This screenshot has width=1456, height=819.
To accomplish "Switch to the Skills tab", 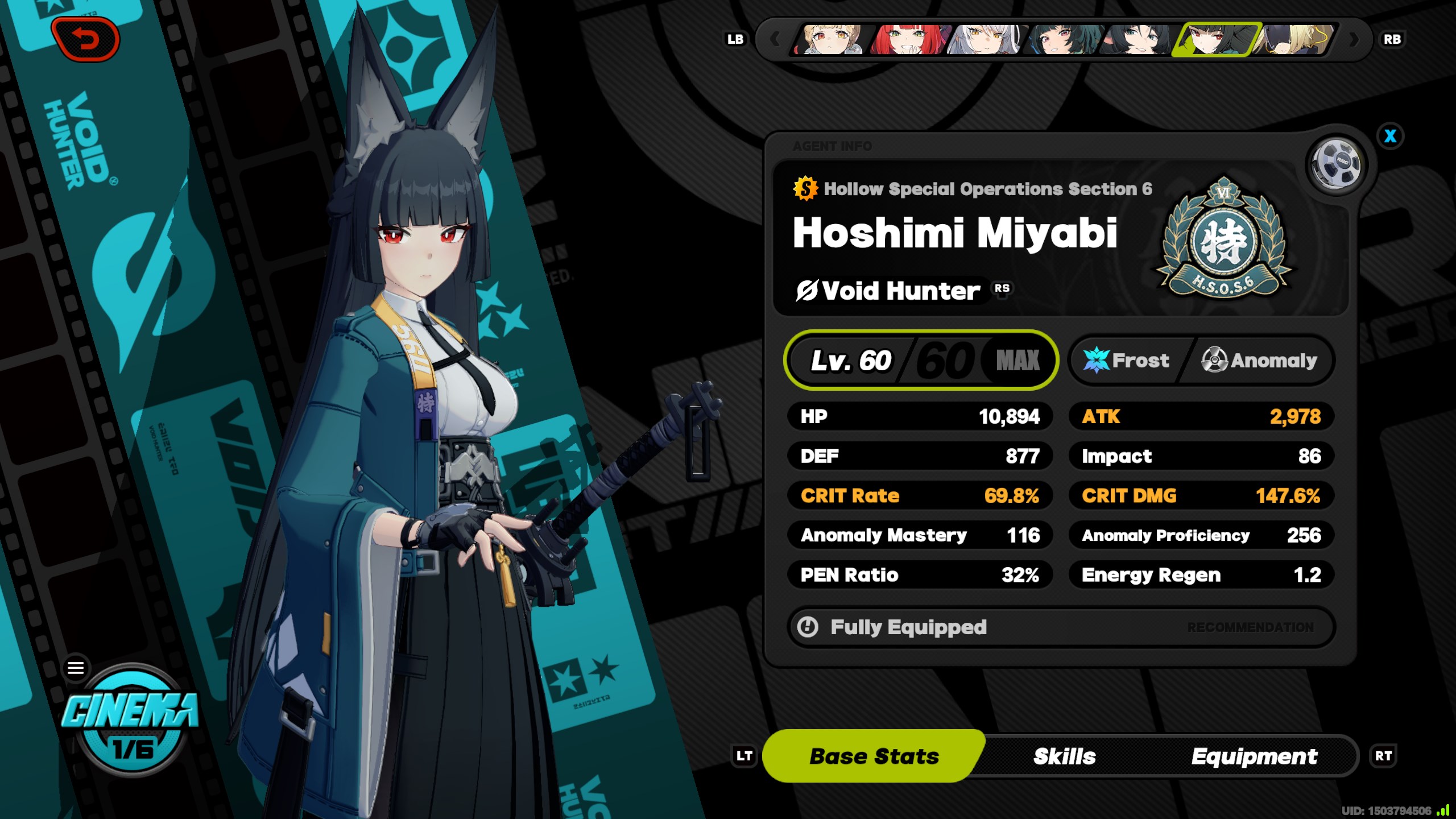I will click(1064, 756).
